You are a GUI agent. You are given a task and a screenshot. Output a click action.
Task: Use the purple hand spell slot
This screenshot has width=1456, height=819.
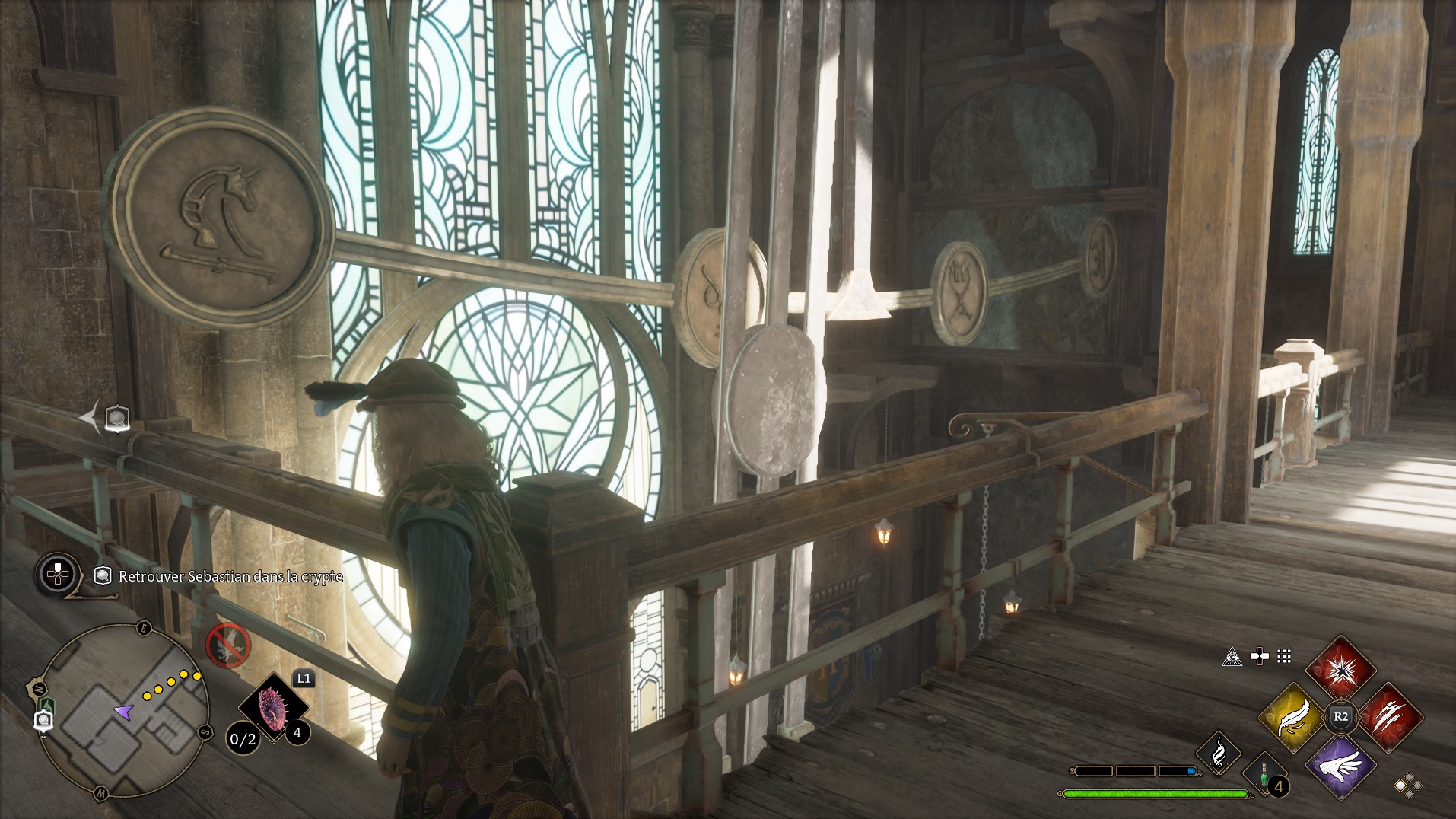click(x=1340, y=765)
